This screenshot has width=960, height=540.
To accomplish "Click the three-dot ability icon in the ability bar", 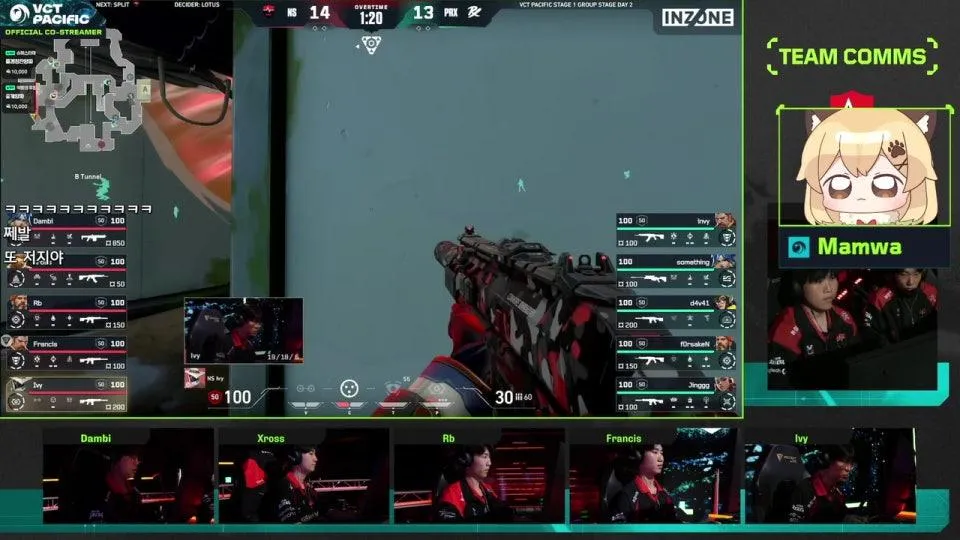I will coord(348,388).
